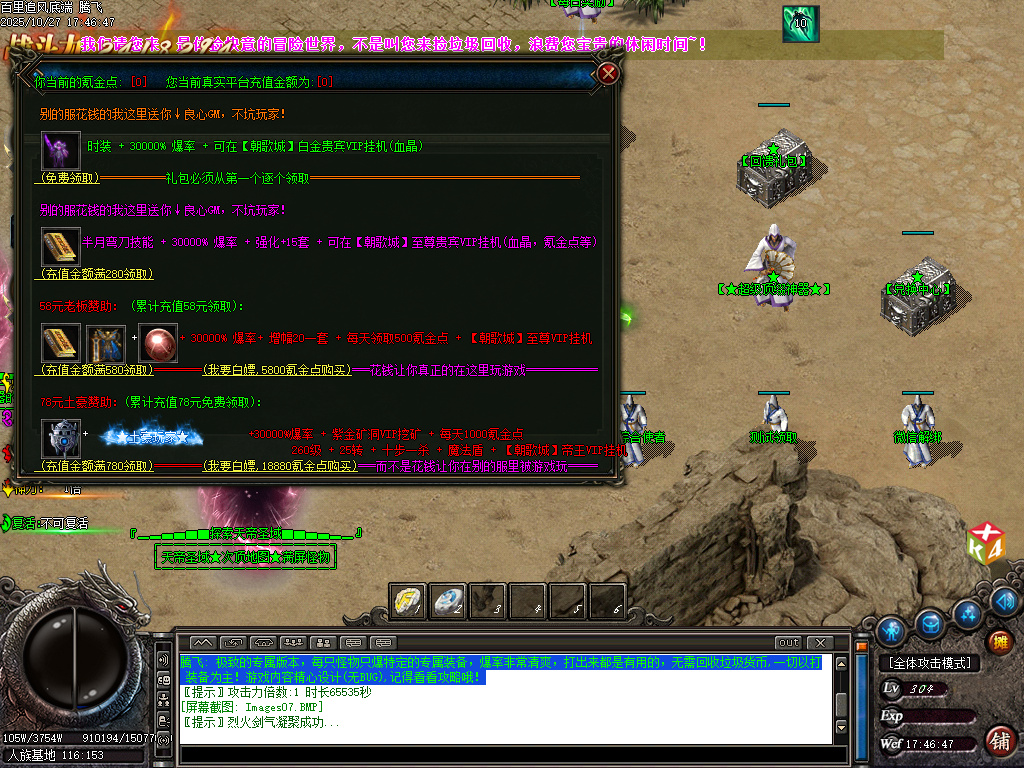Toggle the 全体攻击模式 attack mode label
Image resolution: width=1024 pixels, height=768 pixels.
(x=930, y=663)
